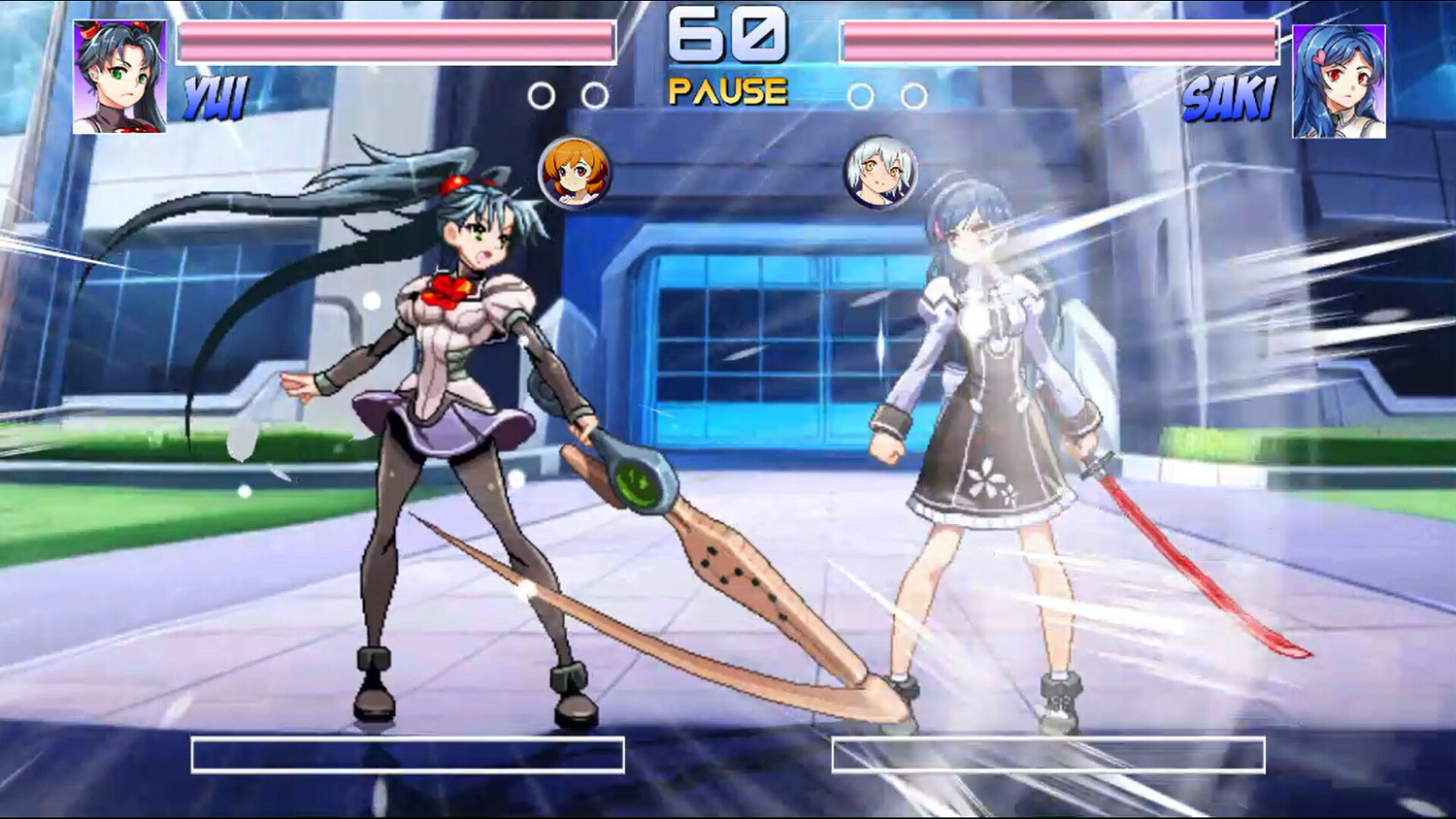Click the Saki name label

(x=1231, y=97)
